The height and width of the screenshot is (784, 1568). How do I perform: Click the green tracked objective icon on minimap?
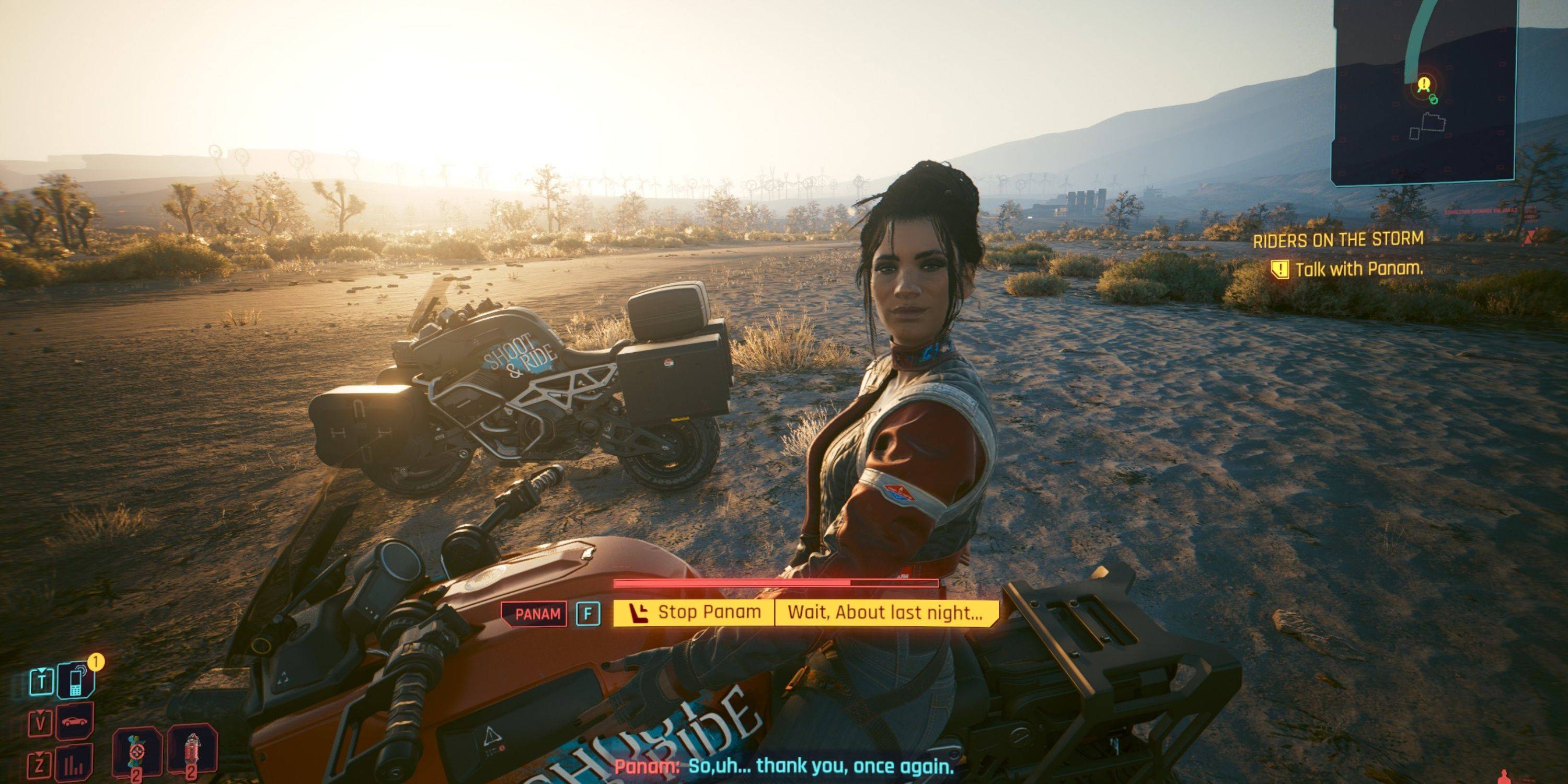pyautogui.click(x=1434, y=100)
